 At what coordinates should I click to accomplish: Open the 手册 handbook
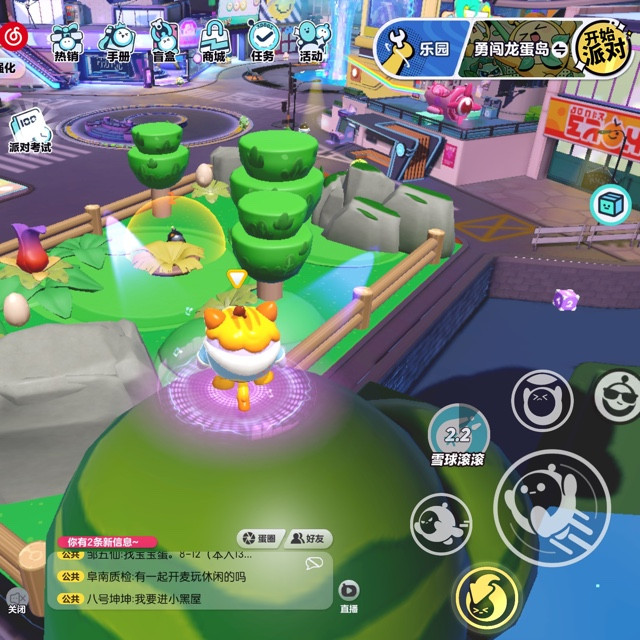coord(118,41)
